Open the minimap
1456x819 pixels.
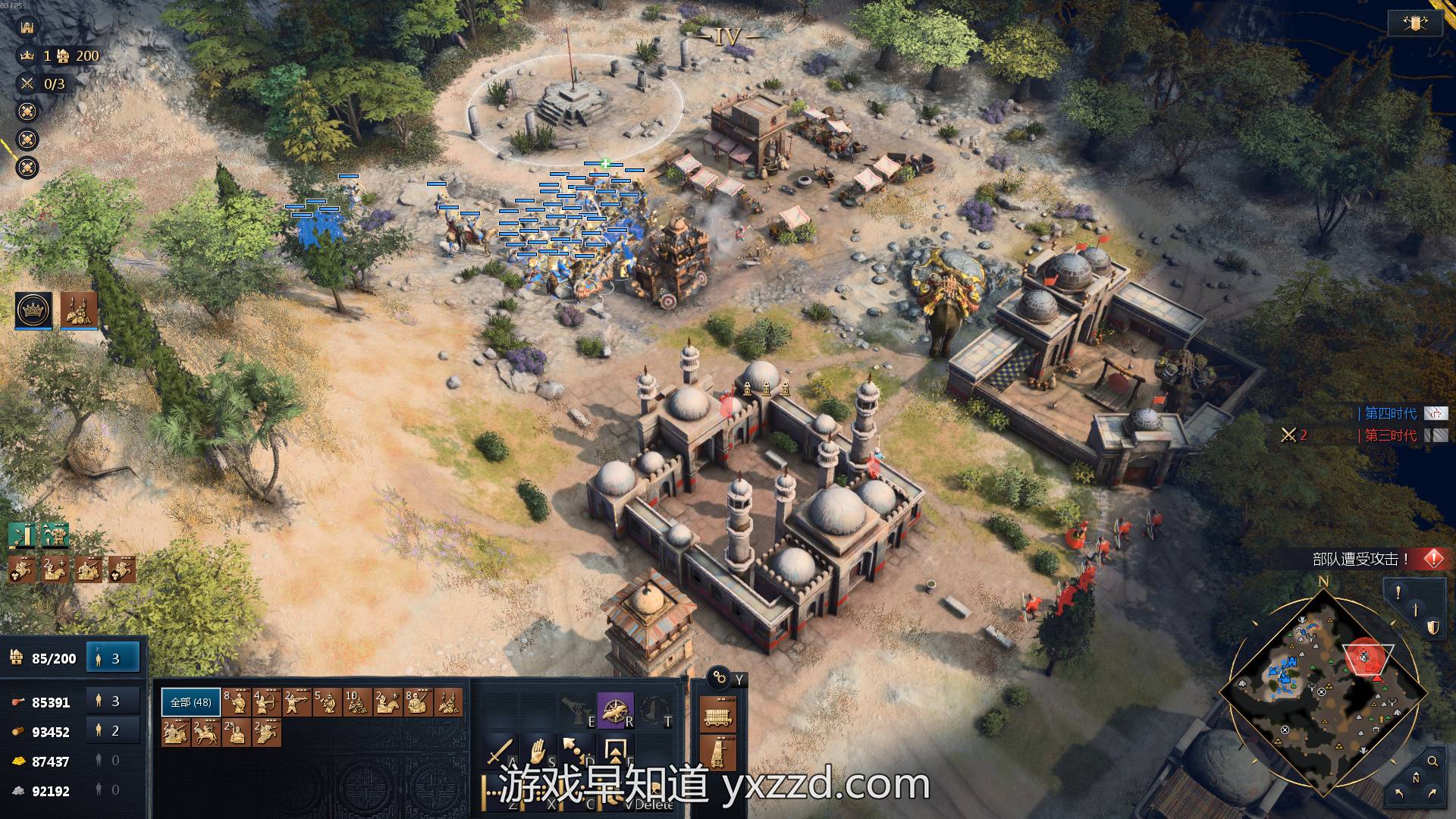[1323, 692]
